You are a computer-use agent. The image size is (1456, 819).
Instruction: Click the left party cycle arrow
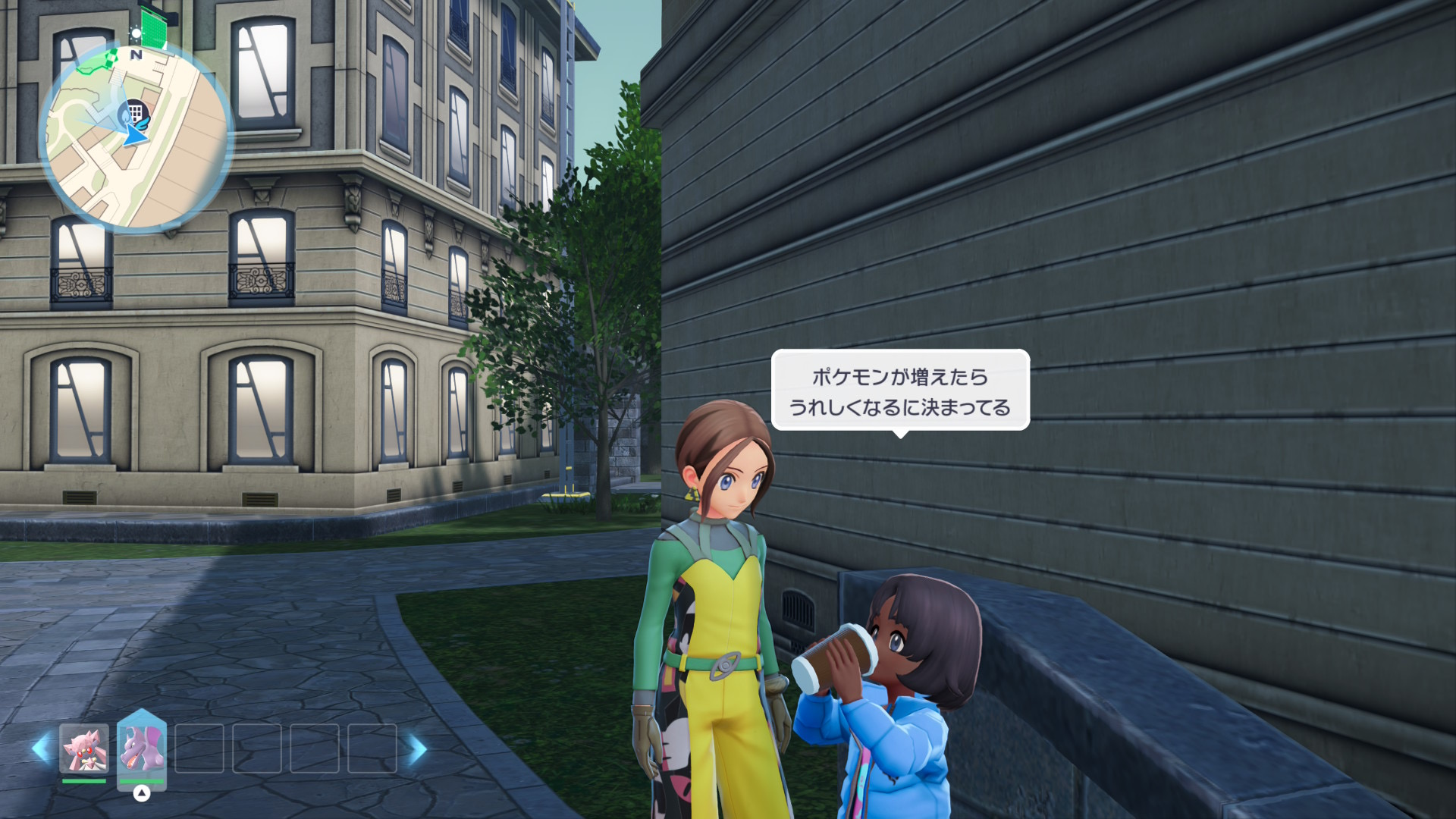click(x=41, y=748)
